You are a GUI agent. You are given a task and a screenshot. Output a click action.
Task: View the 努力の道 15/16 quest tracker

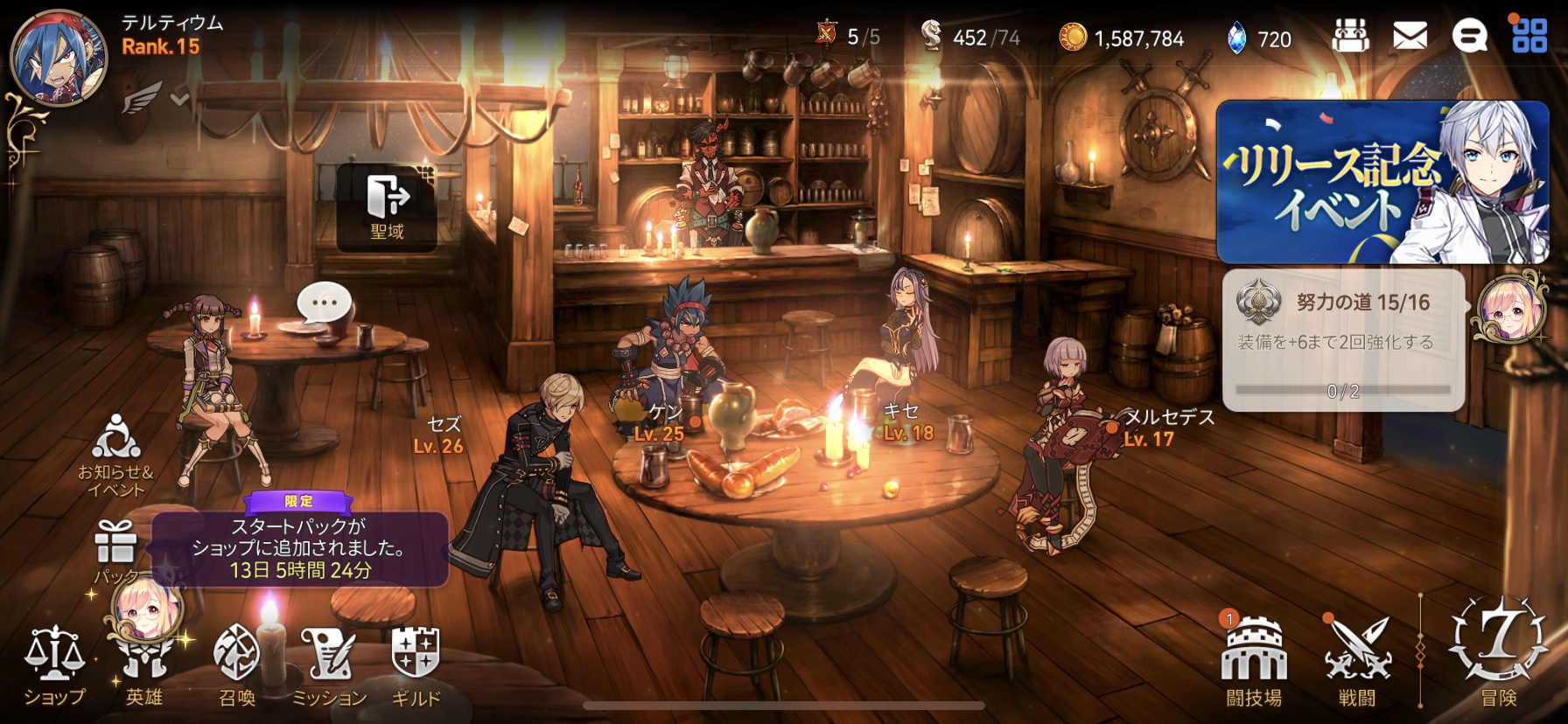click(x=1343, y=339)
